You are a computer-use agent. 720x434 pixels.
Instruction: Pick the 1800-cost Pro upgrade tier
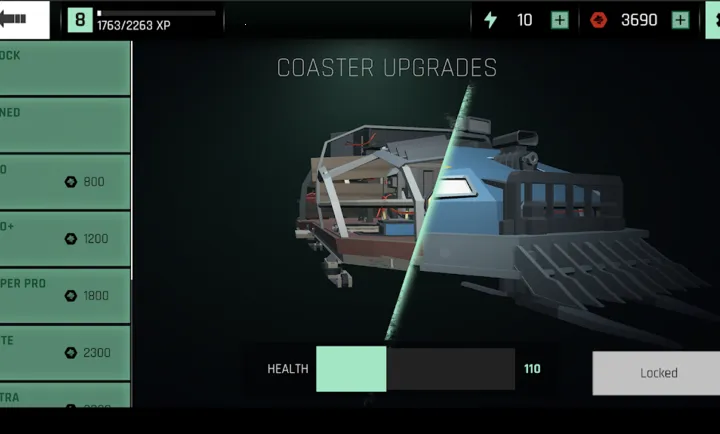64,296
